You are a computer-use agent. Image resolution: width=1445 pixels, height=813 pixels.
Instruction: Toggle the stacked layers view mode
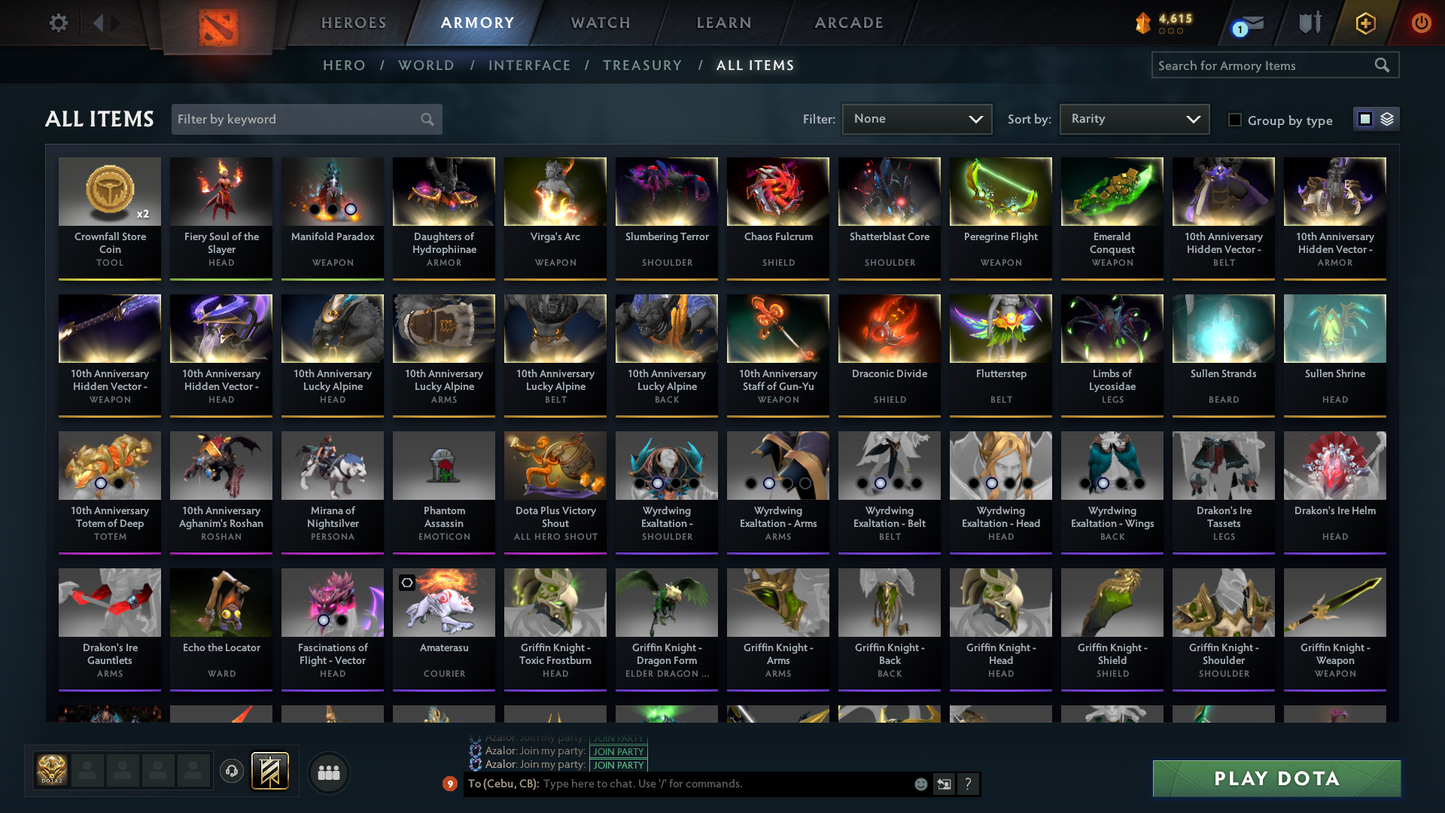point(1388,118)
